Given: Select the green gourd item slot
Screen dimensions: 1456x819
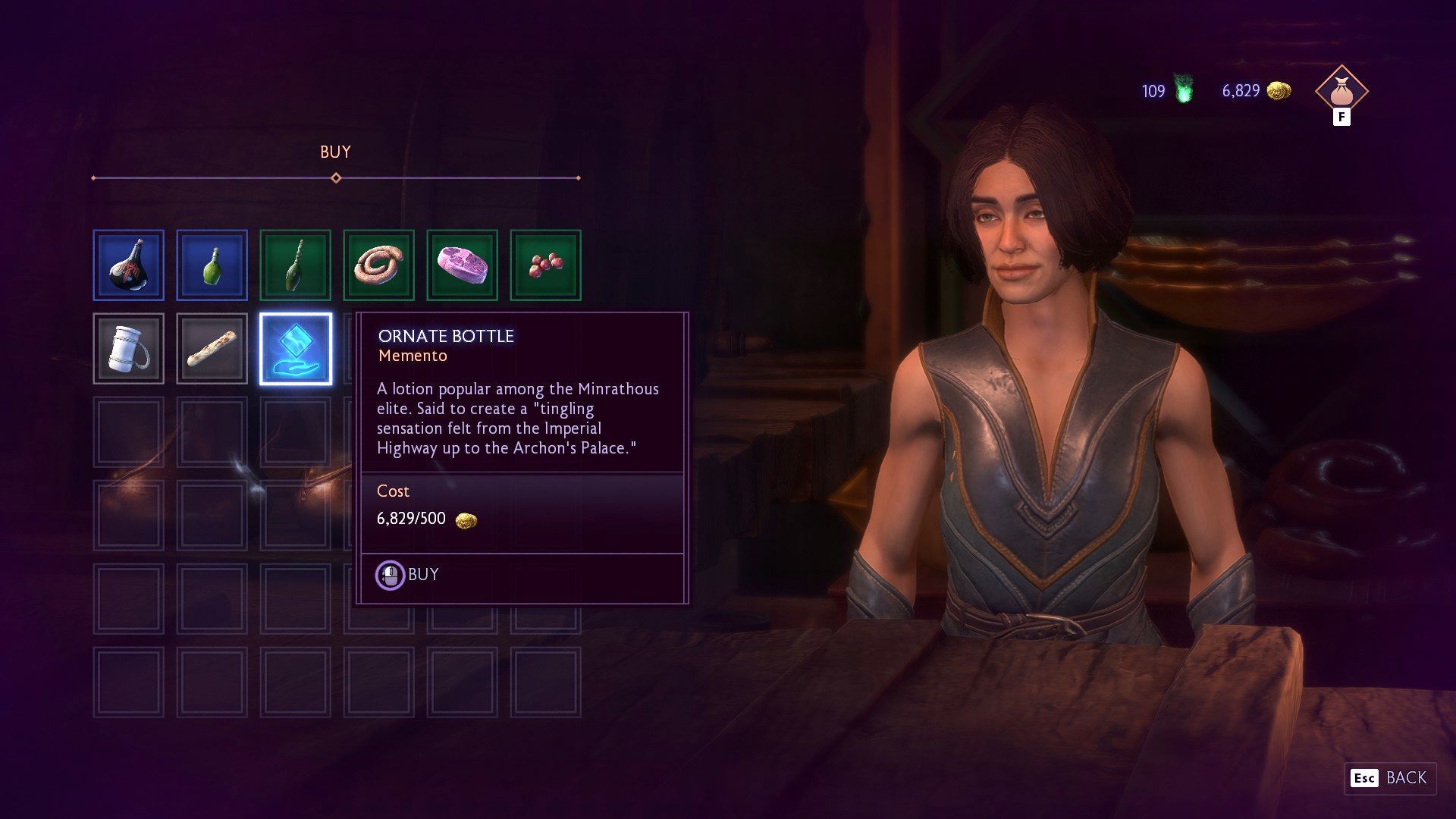Looking at the screenshot, I should [296, 265].
